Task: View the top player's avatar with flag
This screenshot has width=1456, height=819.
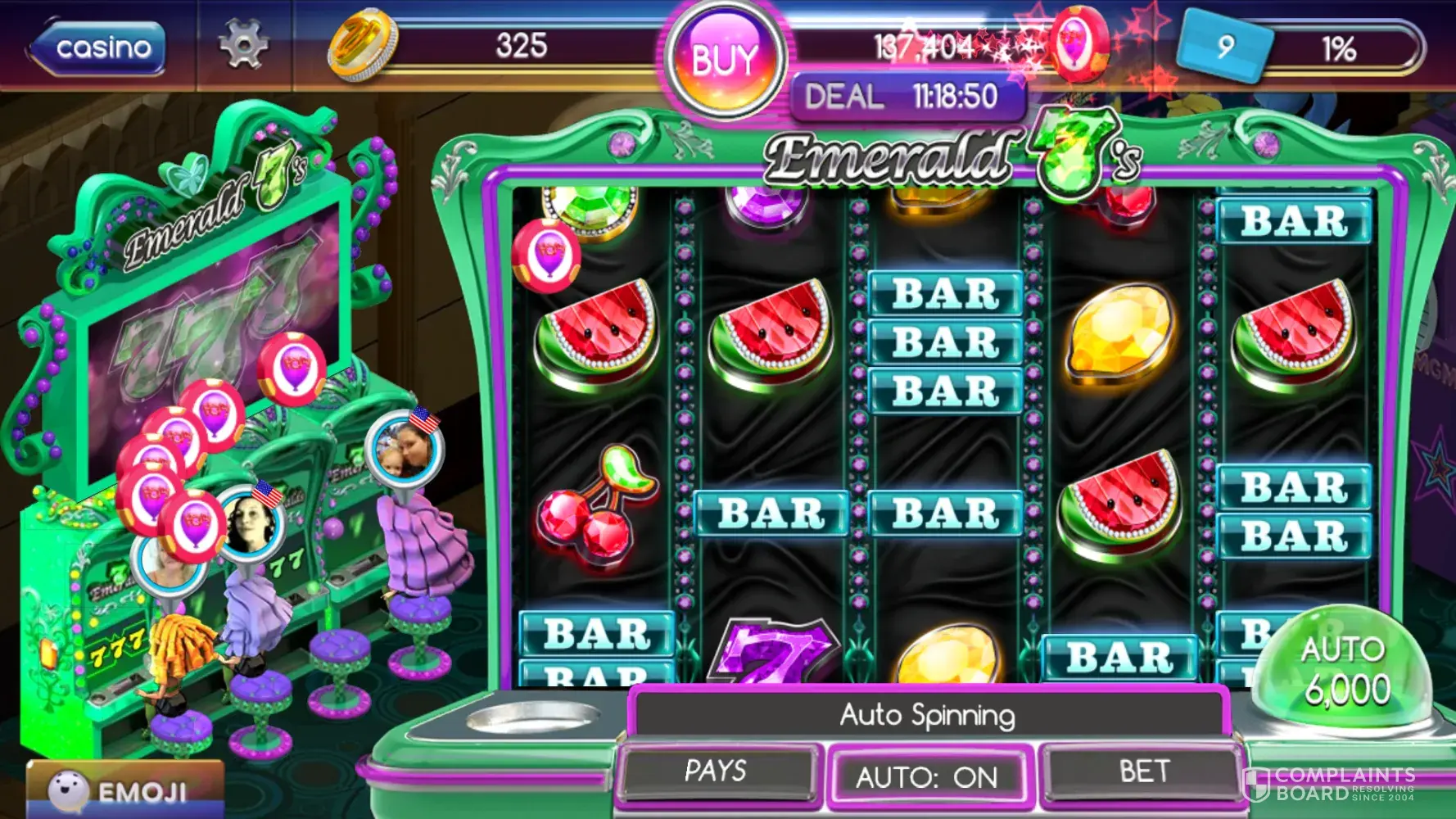Action: pyautogui.click(x=405, y=449)
